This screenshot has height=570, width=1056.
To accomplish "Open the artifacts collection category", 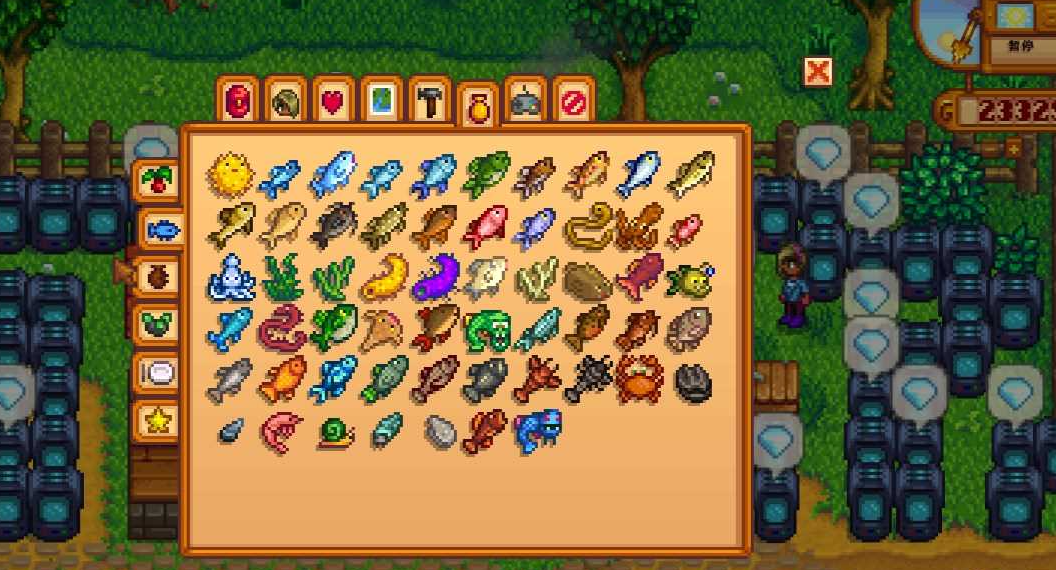I will [x=155, y=277].
